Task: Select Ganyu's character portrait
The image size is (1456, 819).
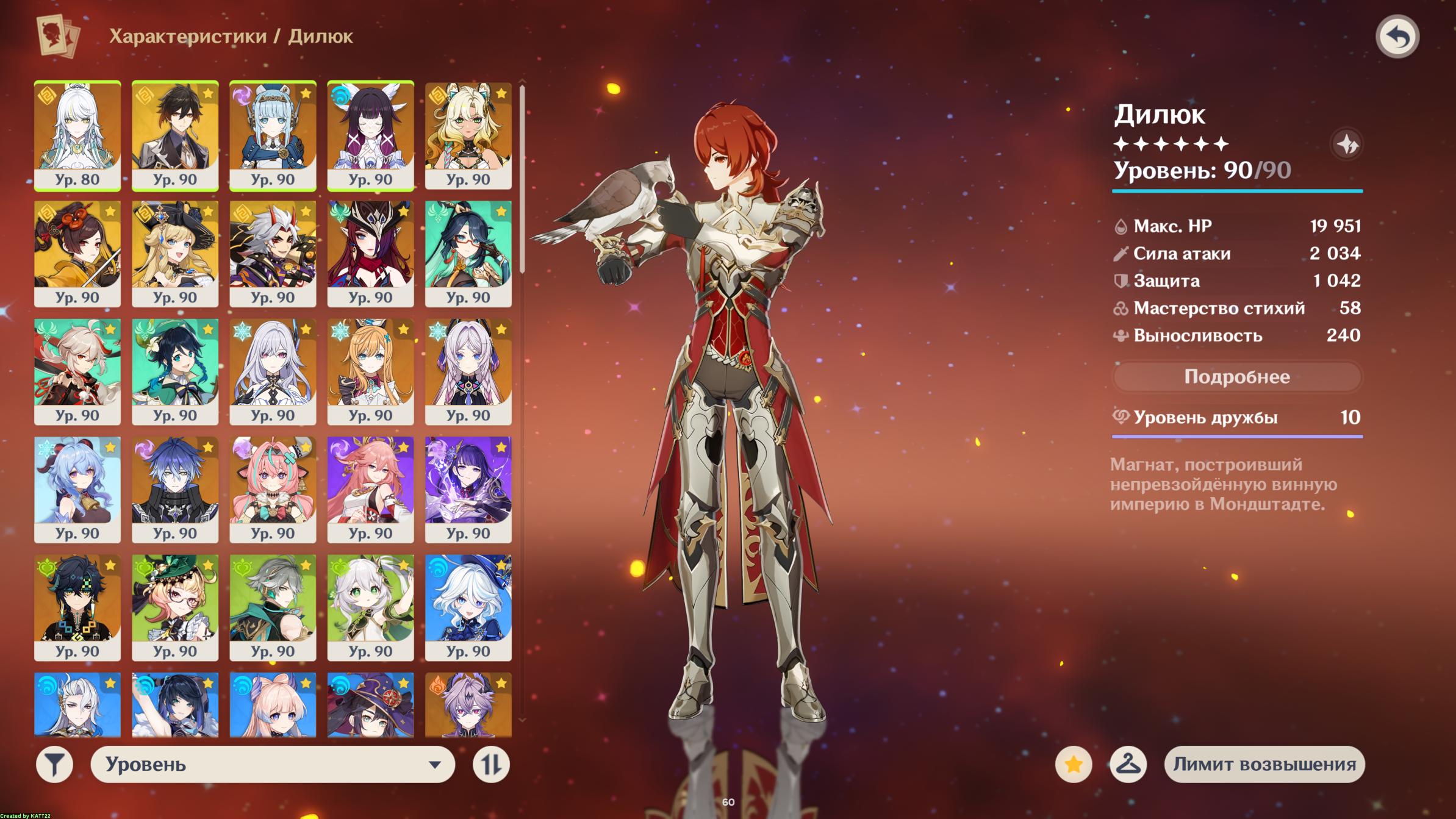Action: tap(77, 488)
